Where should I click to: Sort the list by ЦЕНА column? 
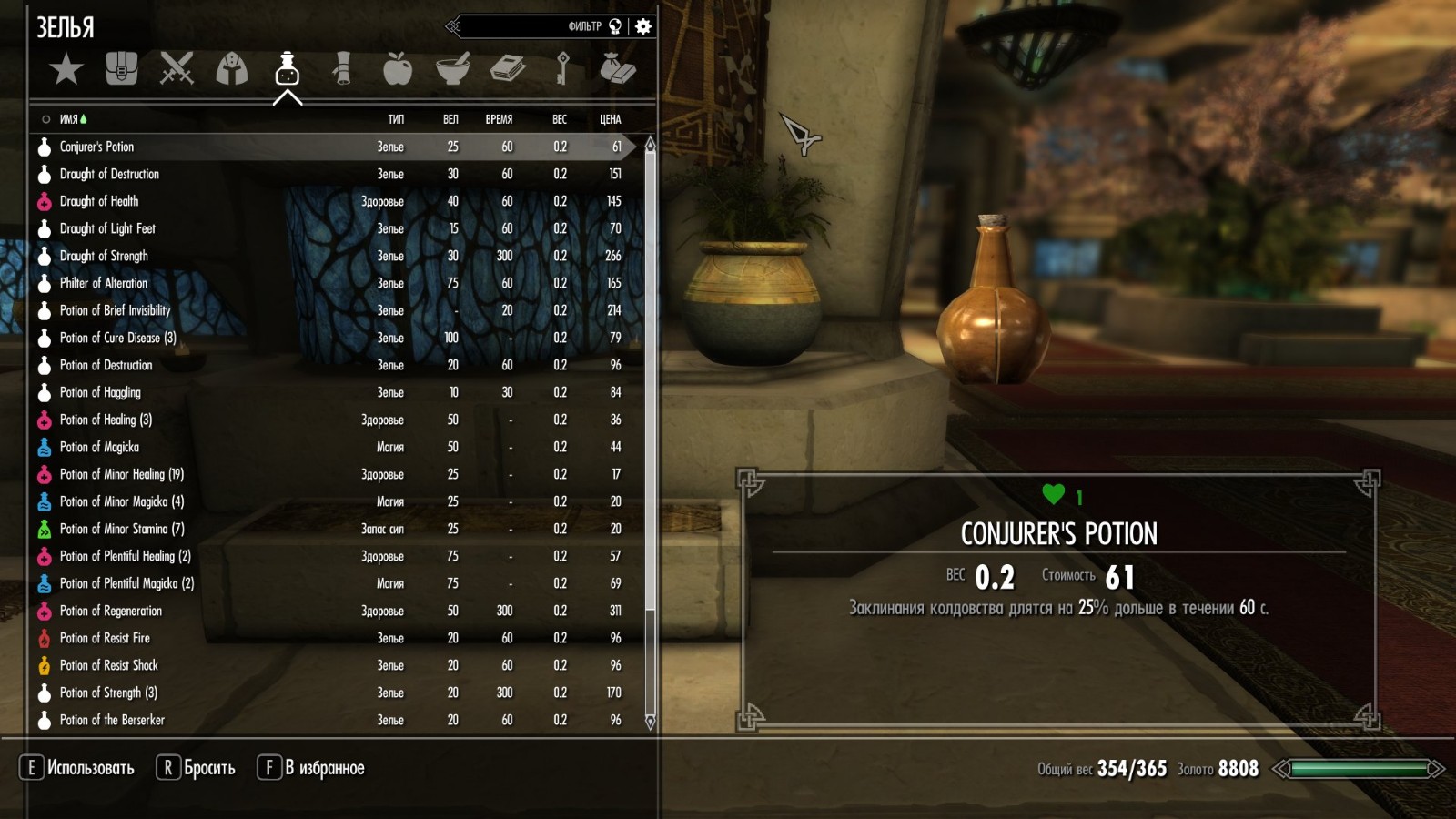610,119
